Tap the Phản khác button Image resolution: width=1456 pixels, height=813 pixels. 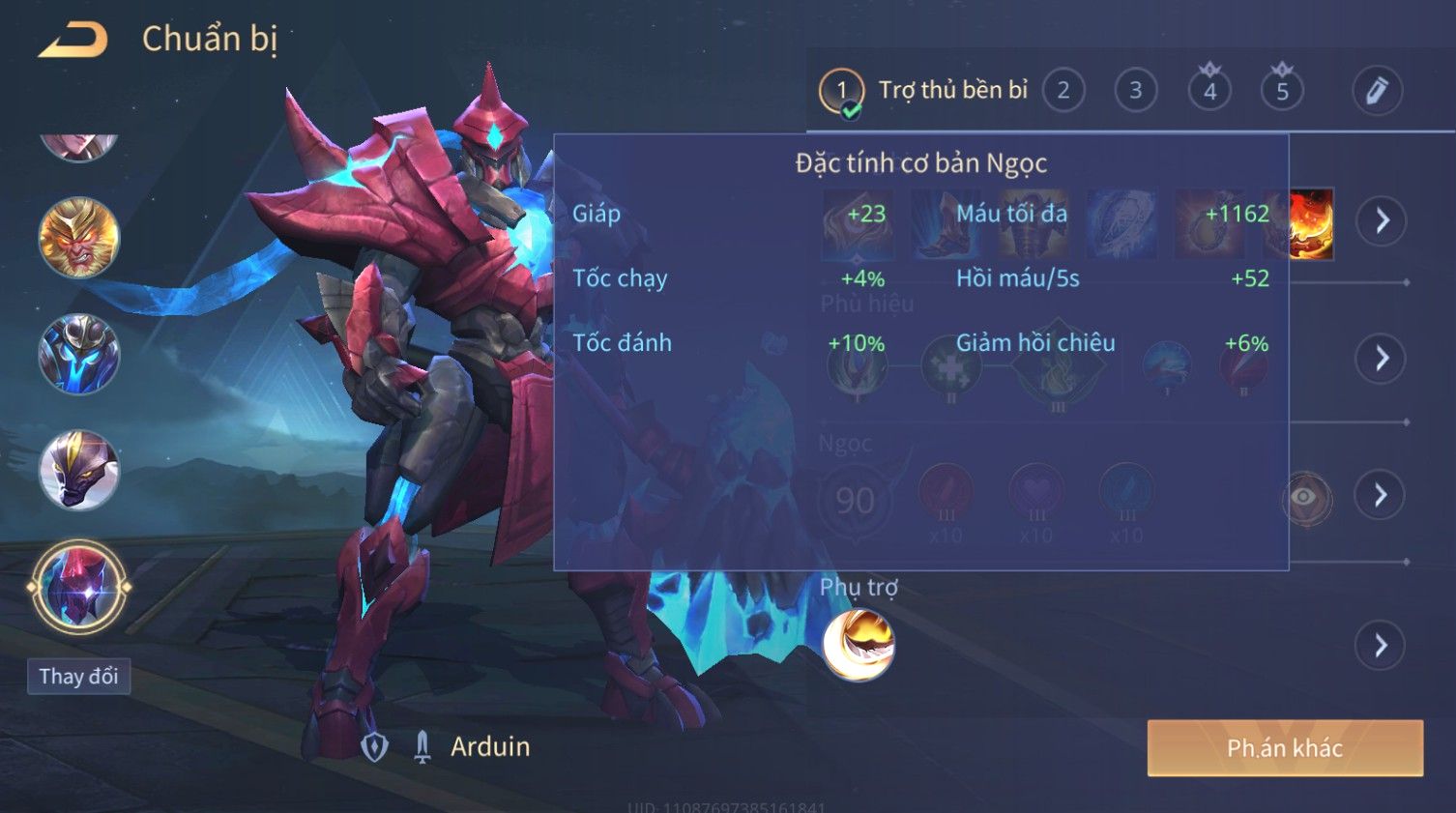[x=1285, y=747]
